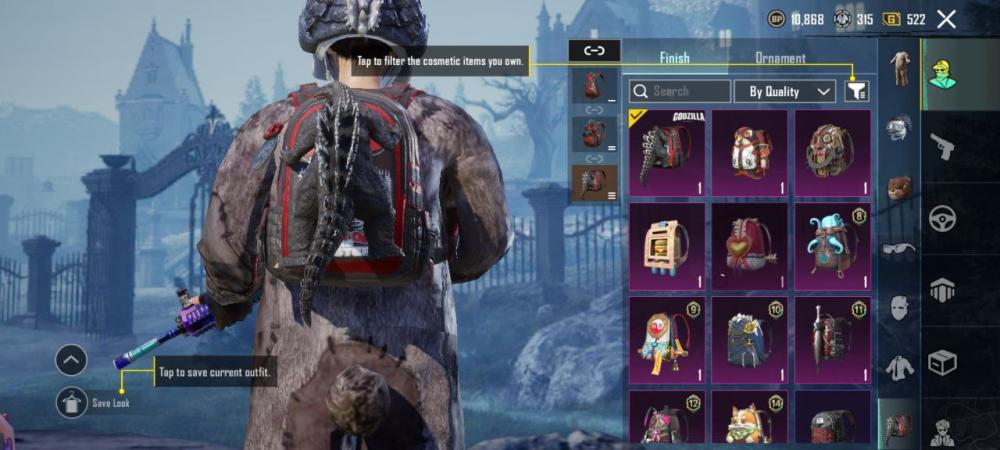Save the current outfit with Save Look
Screen dimensions: 1000x450
tap(72, 402)
